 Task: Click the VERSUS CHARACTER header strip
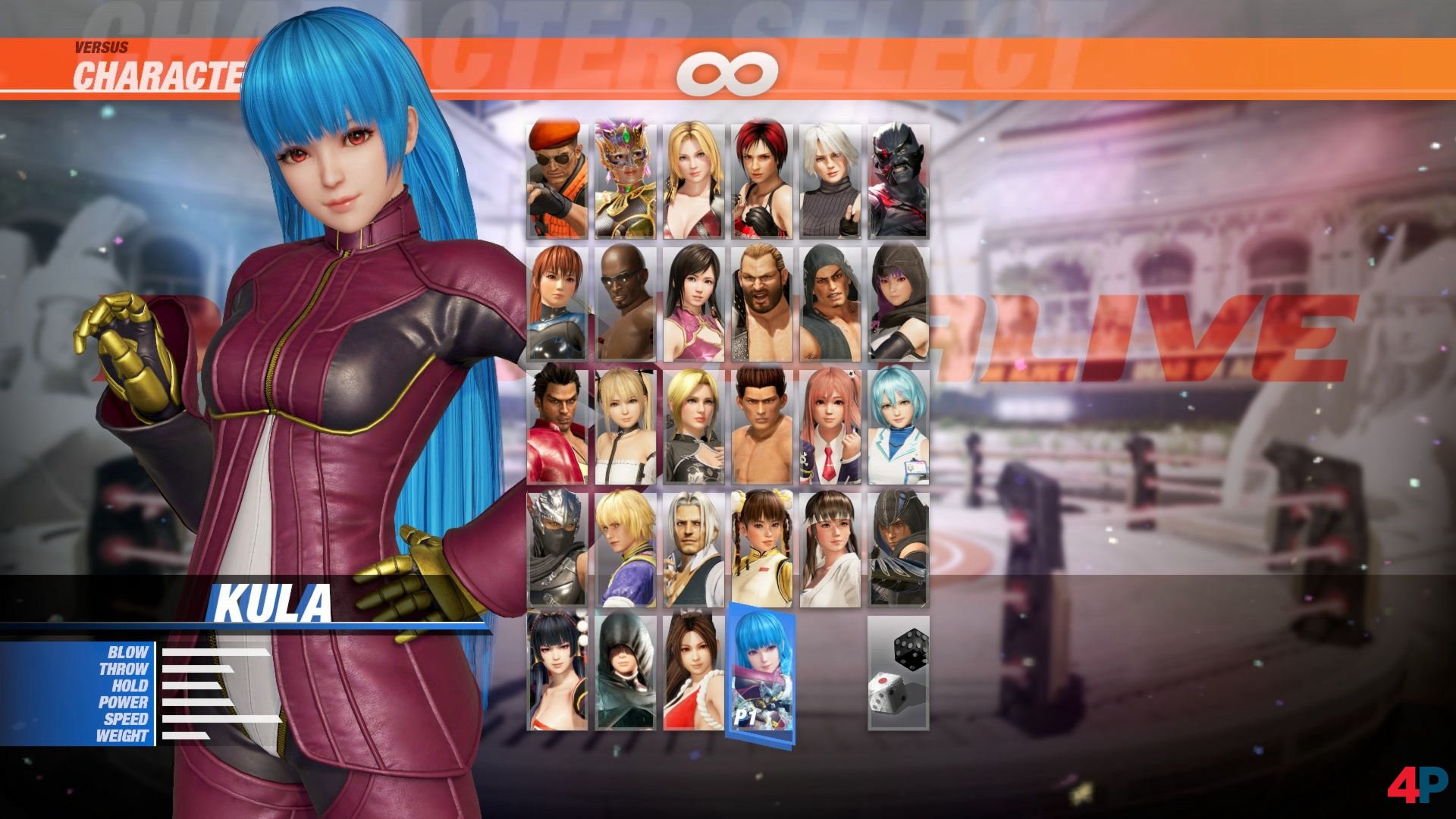coord(152,61)
